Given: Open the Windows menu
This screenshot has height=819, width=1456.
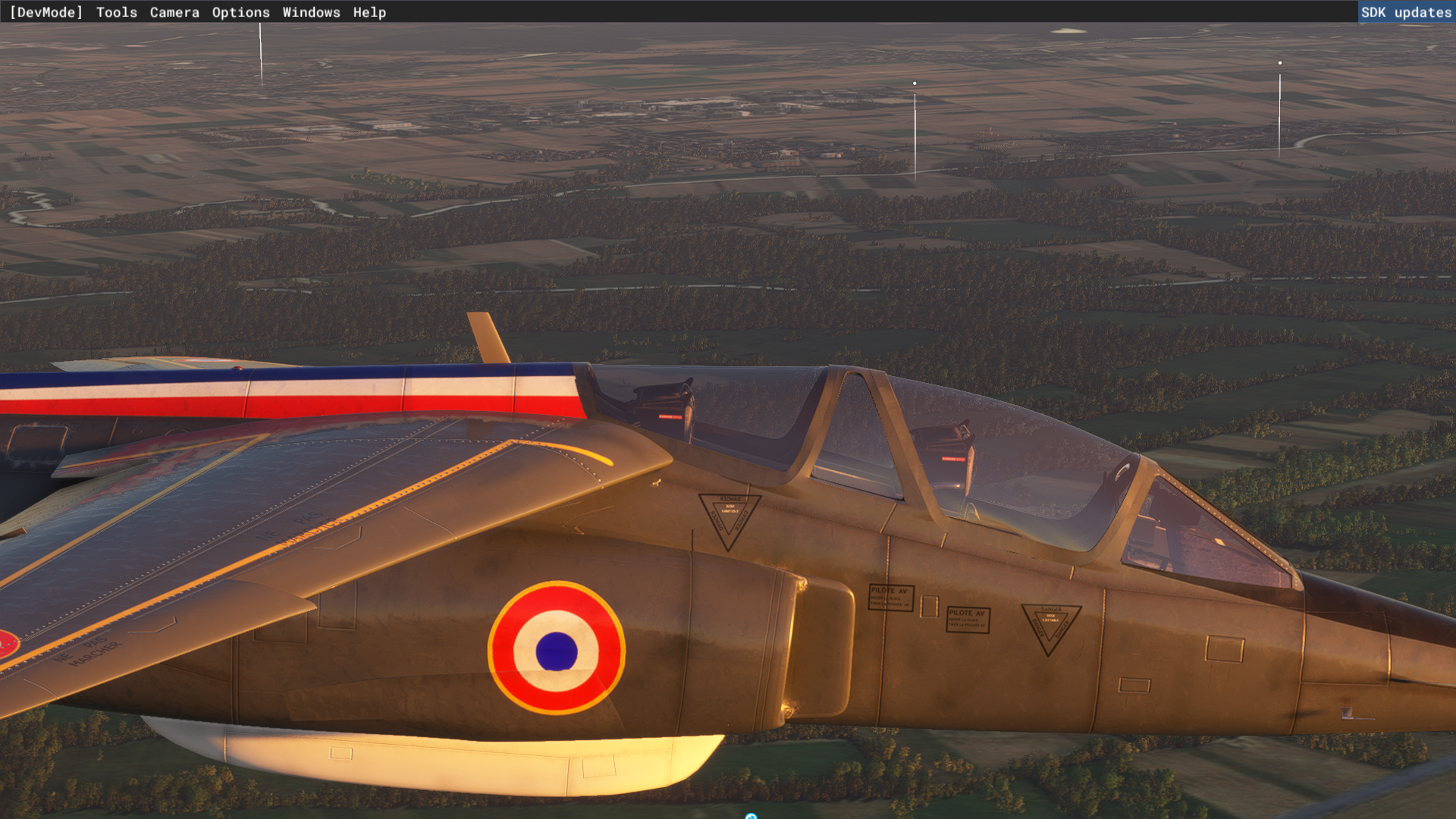Looking at the screenshot, I should click(x=311, y=12).
